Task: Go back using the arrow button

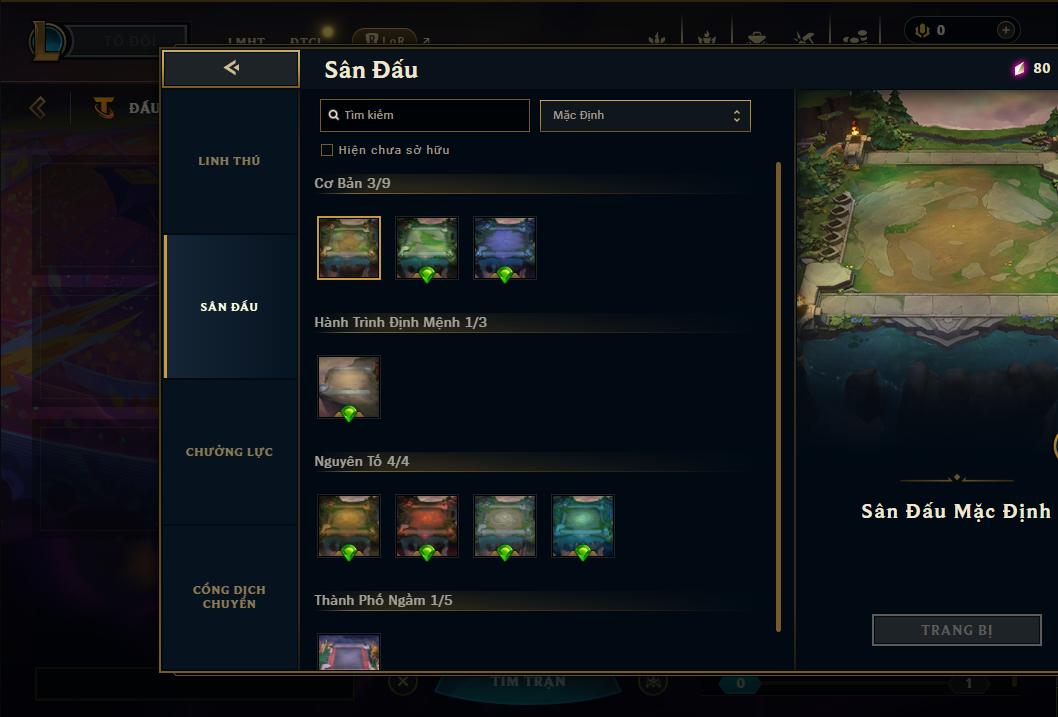Action: click(x=231, y=68)
